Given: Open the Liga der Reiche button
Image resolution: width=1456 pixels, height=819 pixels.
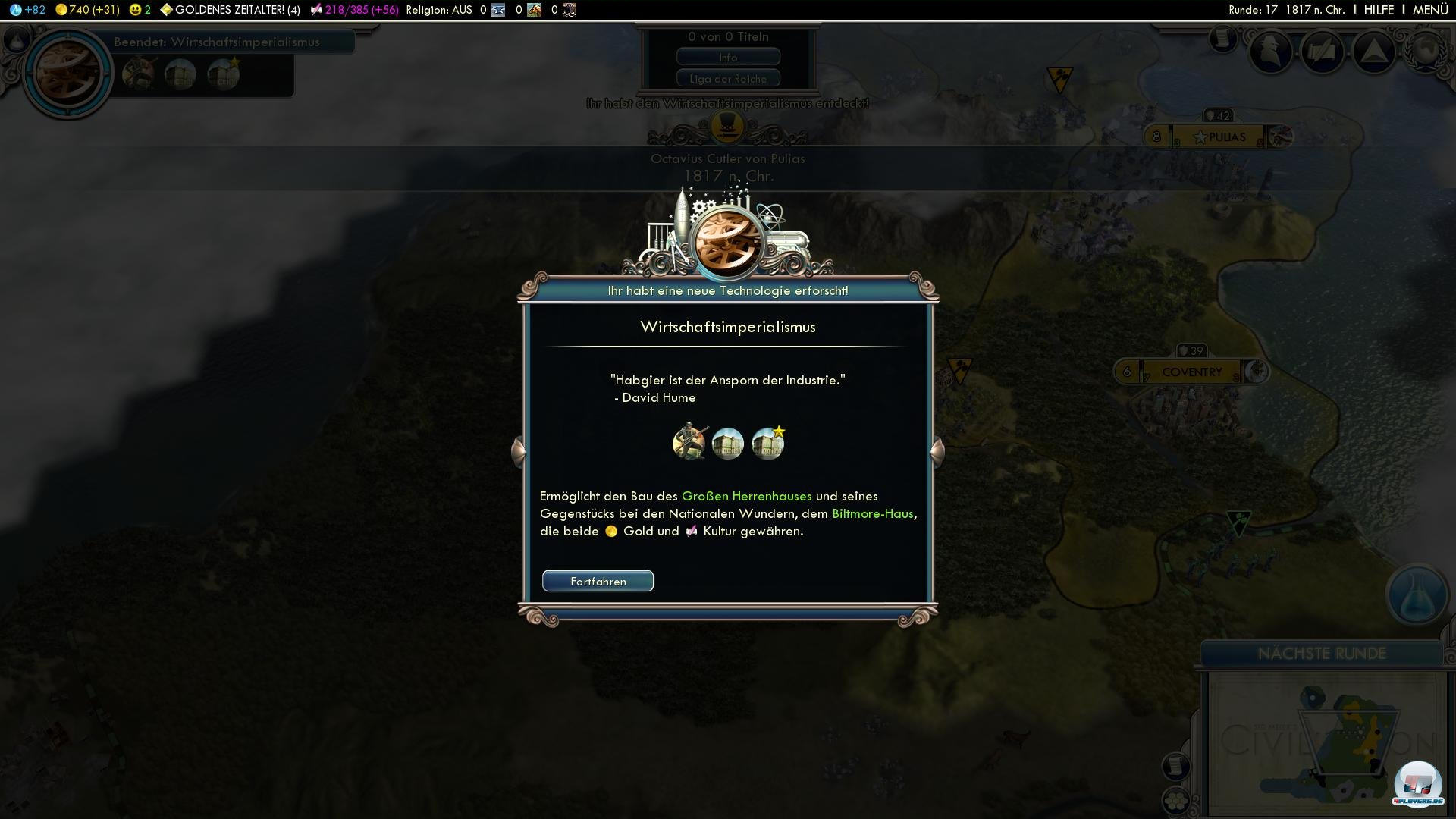Looking at the screenshot, I should coord(728,79).
